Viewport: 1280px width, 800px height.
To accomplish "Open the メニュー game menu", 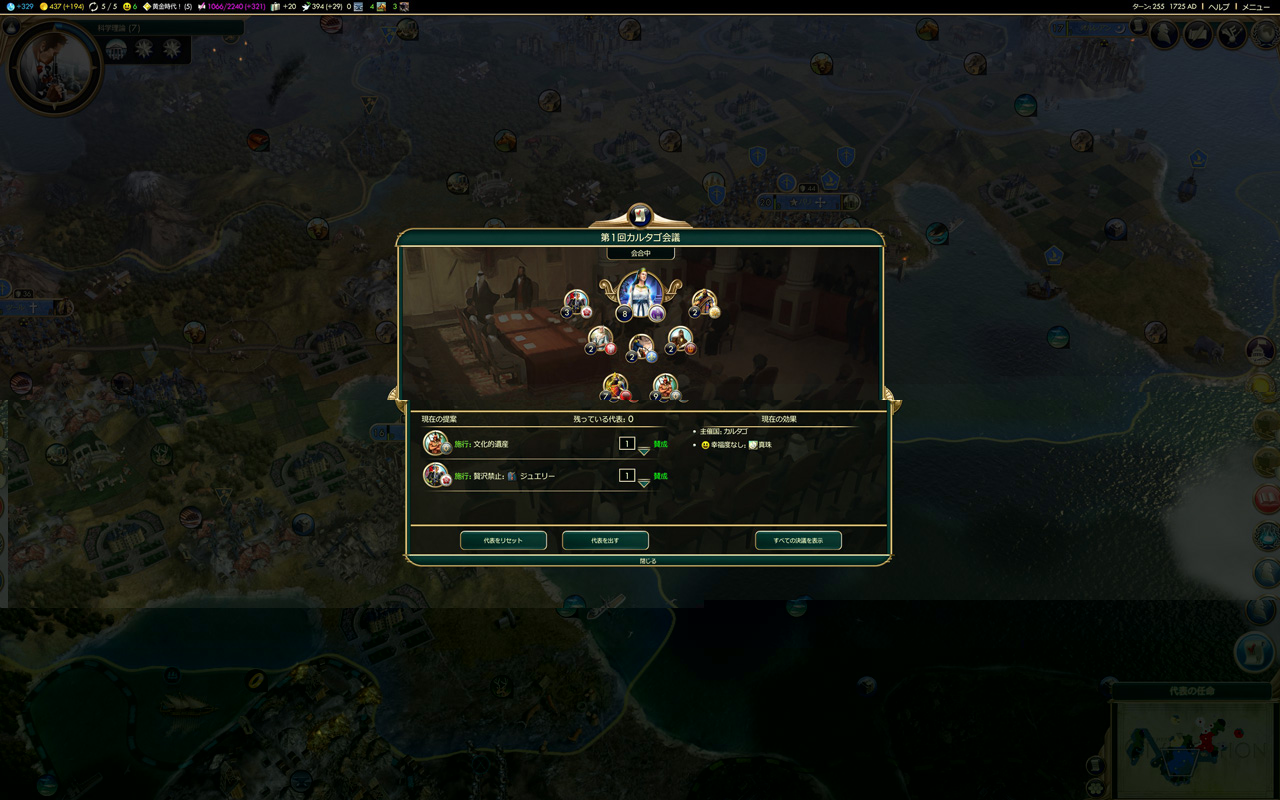I will point(1255,7).
